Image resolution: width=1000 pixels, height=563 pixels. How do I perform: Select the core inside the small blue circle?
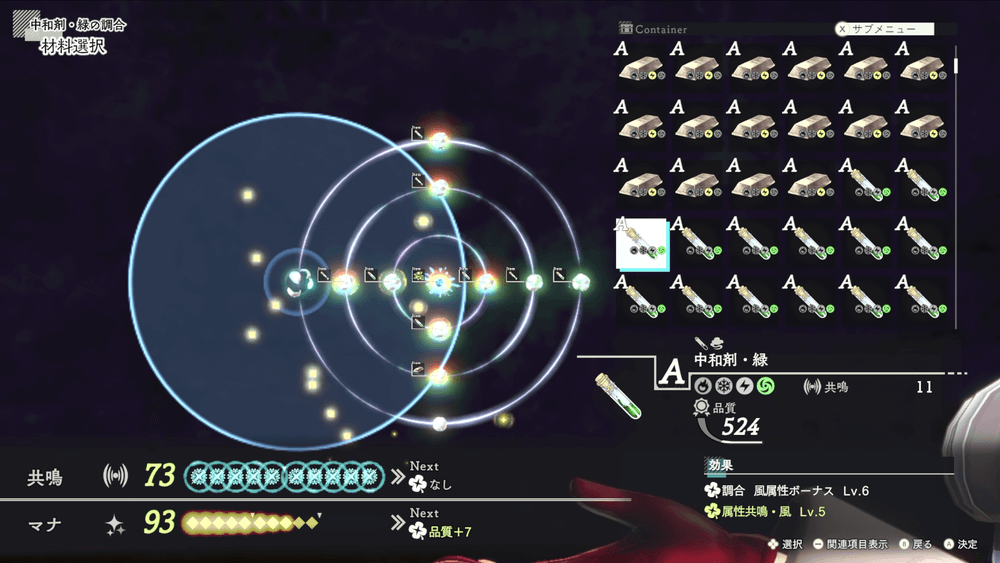pyautogui.click(x=297, y=282)
